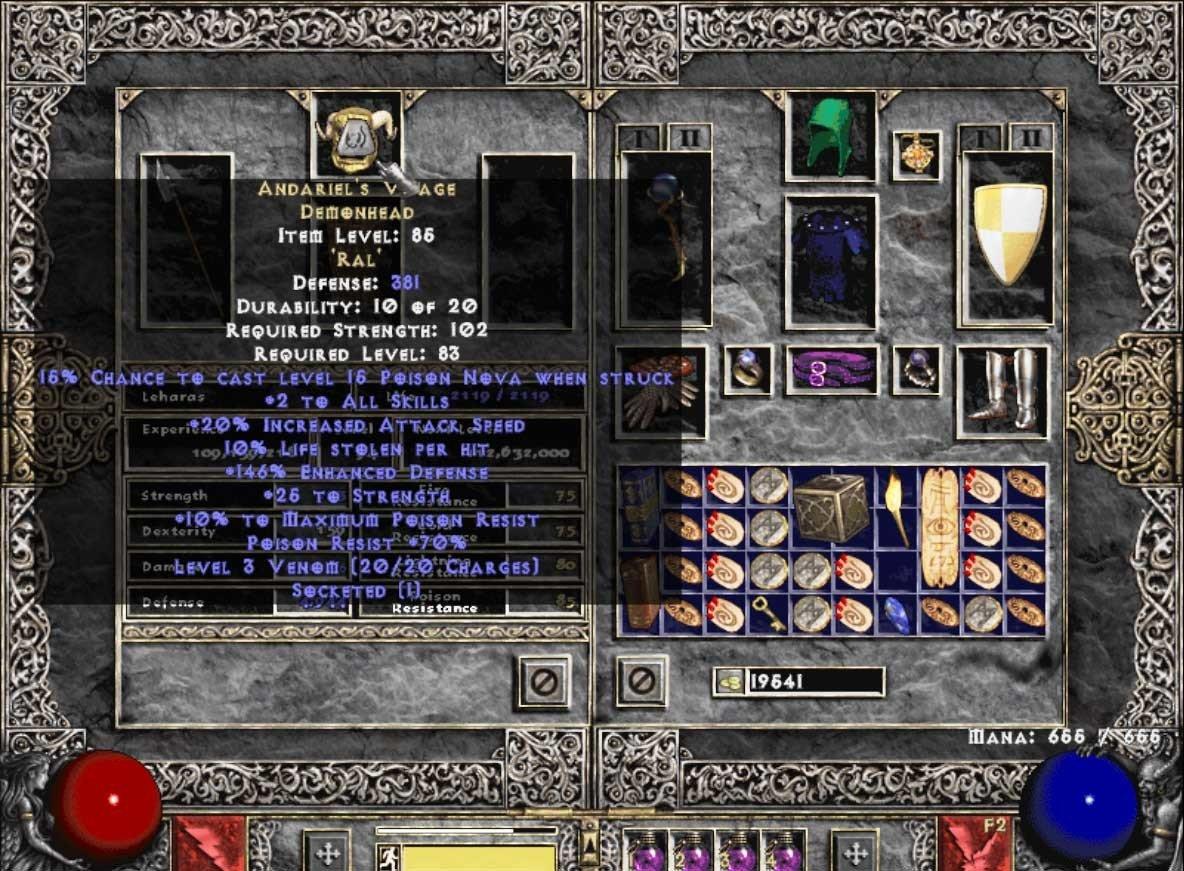This screenshot has height=871, width=1184.
Task: Toggle the run/walk button
Action: tap(389, 855)
